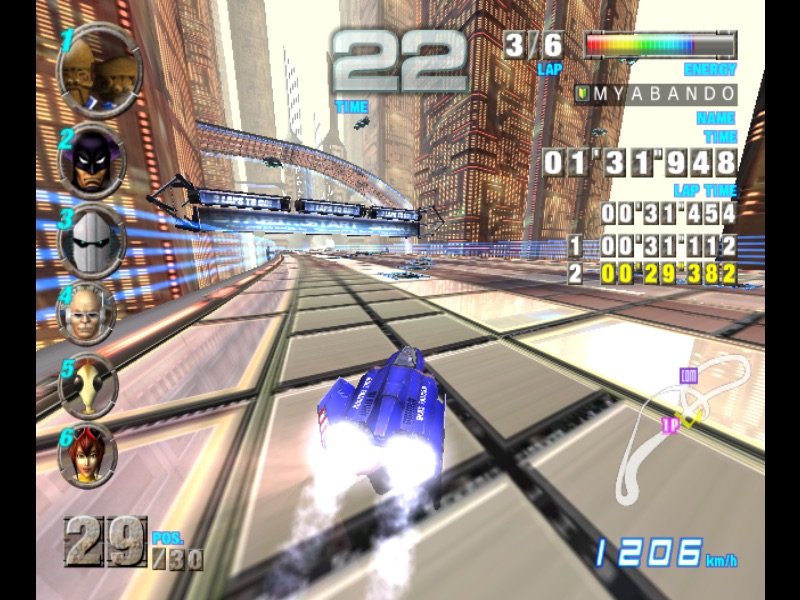
Task: Click the purple COM marker on minimap
Action: [687, 376]
